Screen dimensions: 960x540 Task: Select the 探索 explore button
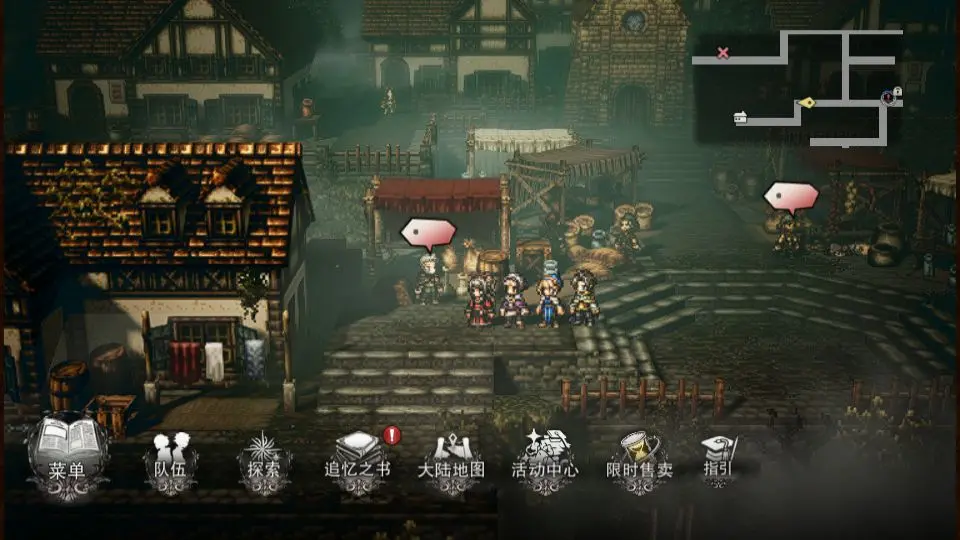point(265,460)
